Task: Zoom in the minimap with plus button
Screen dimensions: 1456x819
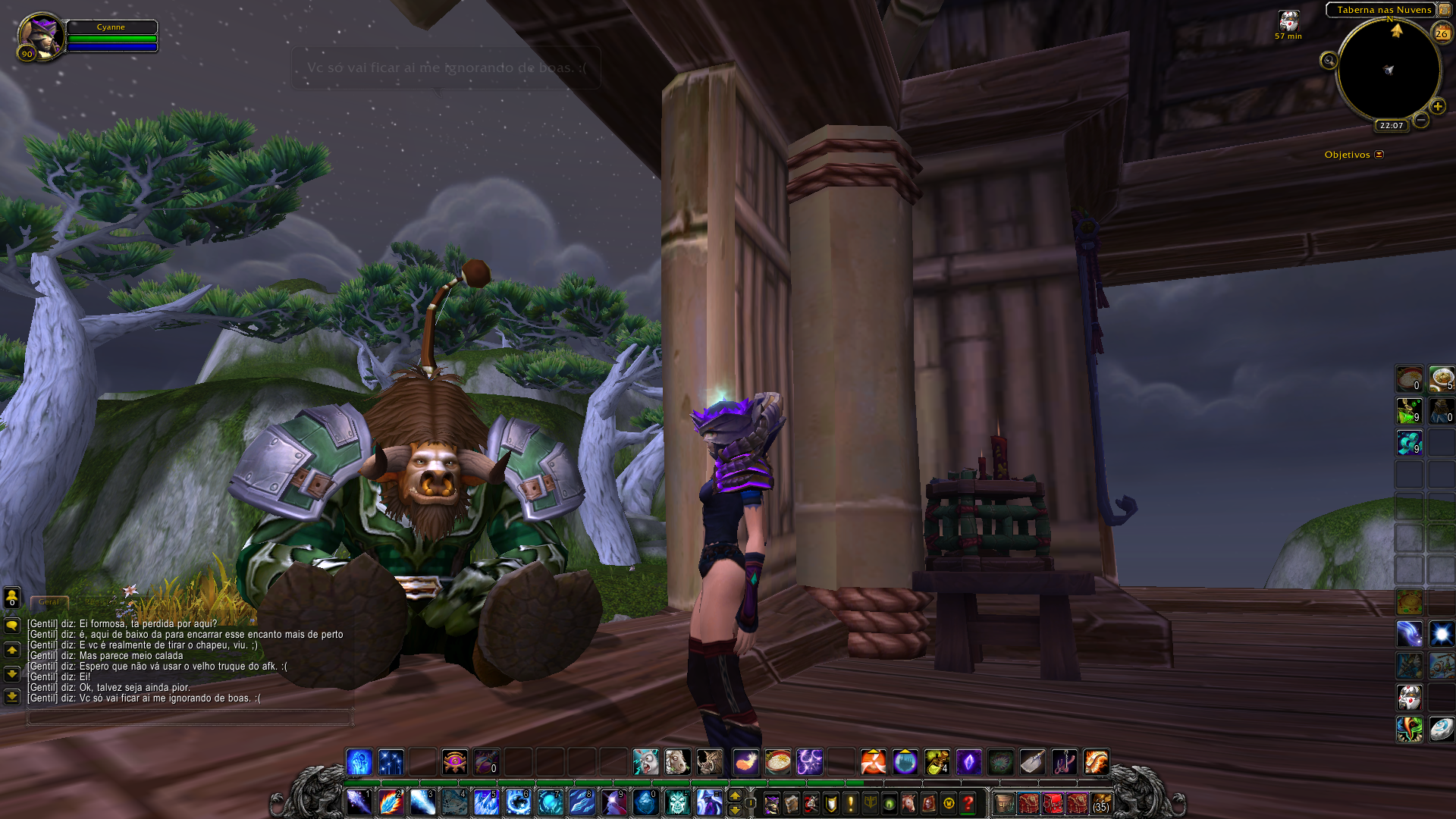Action: (1437, 107)
